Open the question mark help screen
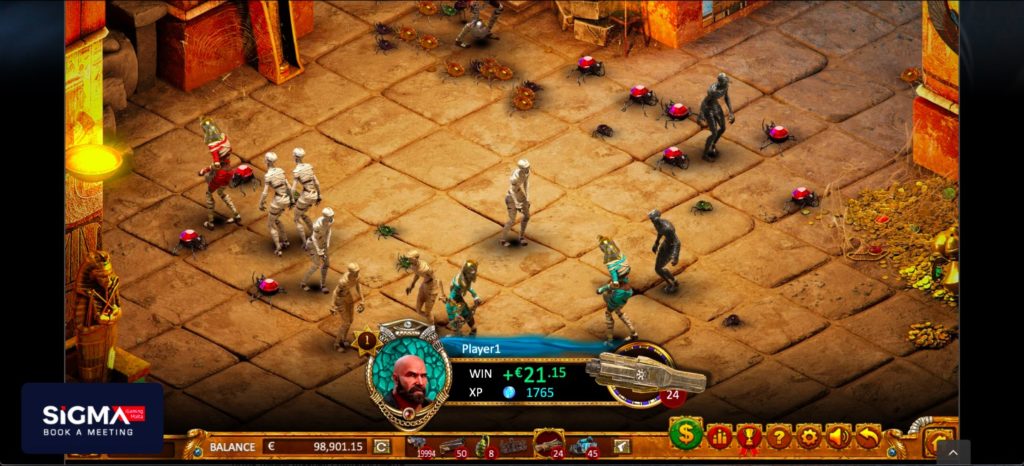1024x466 pixels. coord(778,436)
